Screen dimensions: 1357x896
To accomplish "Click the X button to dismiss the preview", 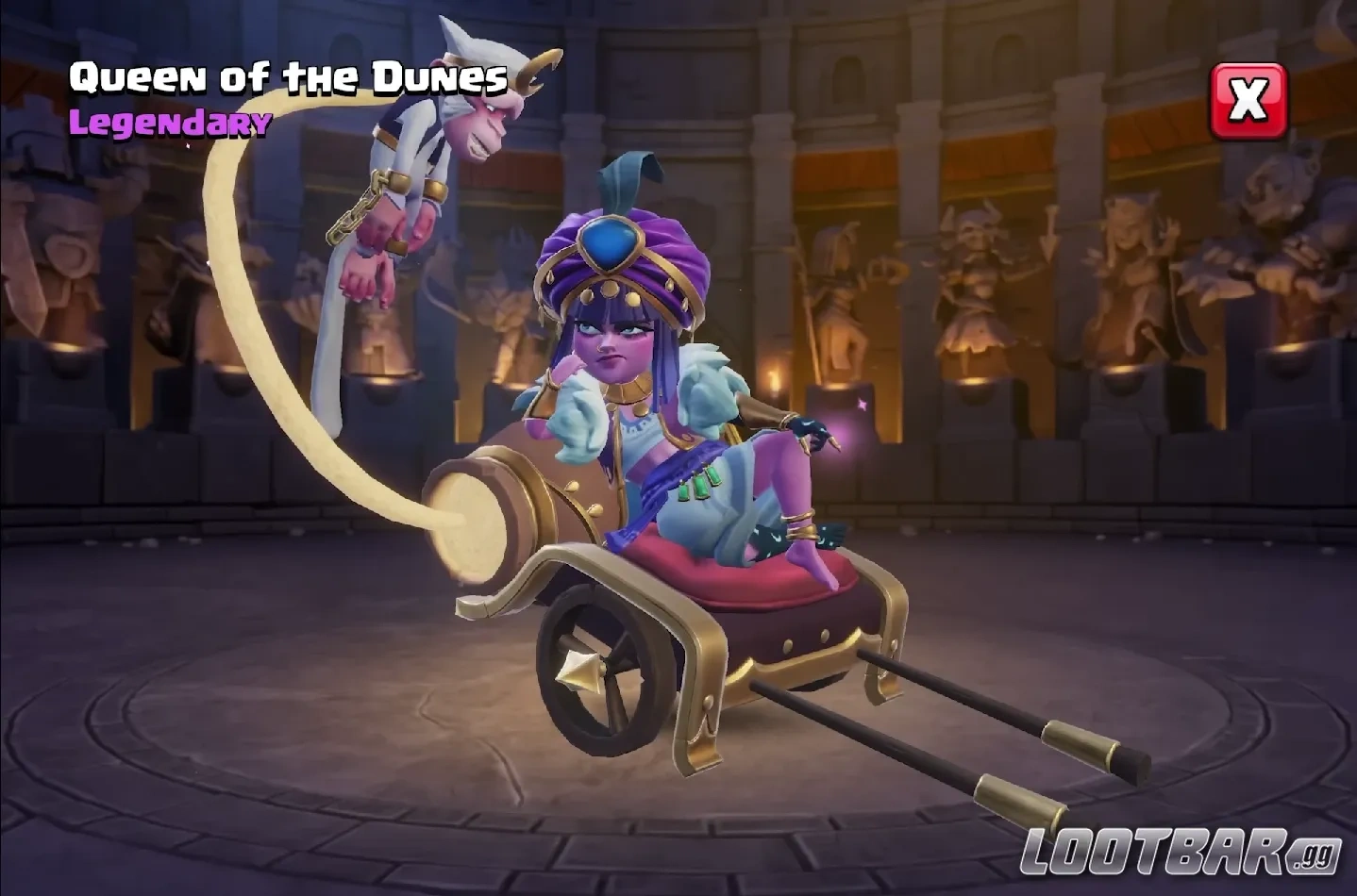I will coord(1248,102).
